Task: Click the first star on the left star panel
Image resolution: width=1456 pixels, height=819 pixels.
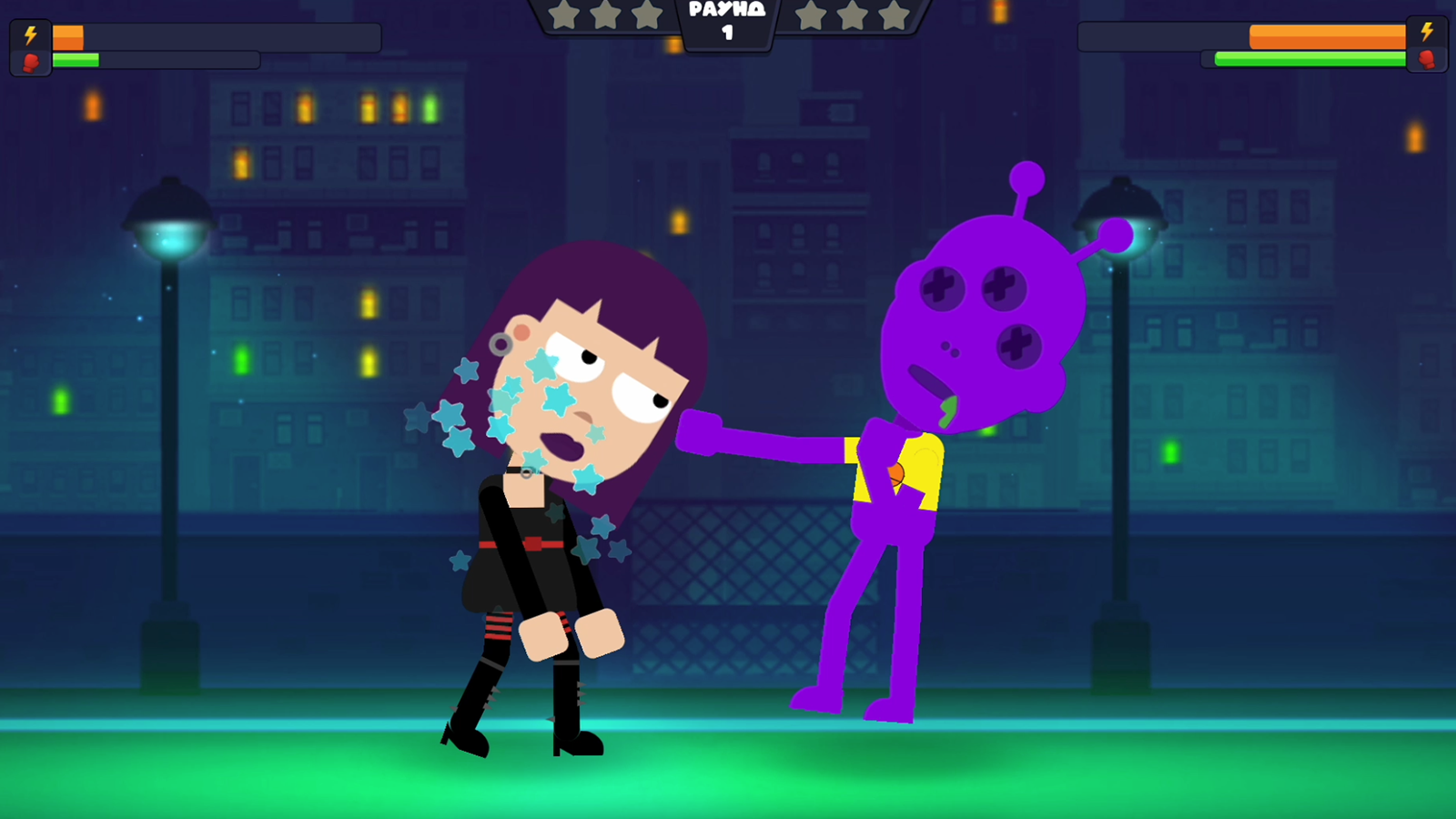Action: click(565, 15)
